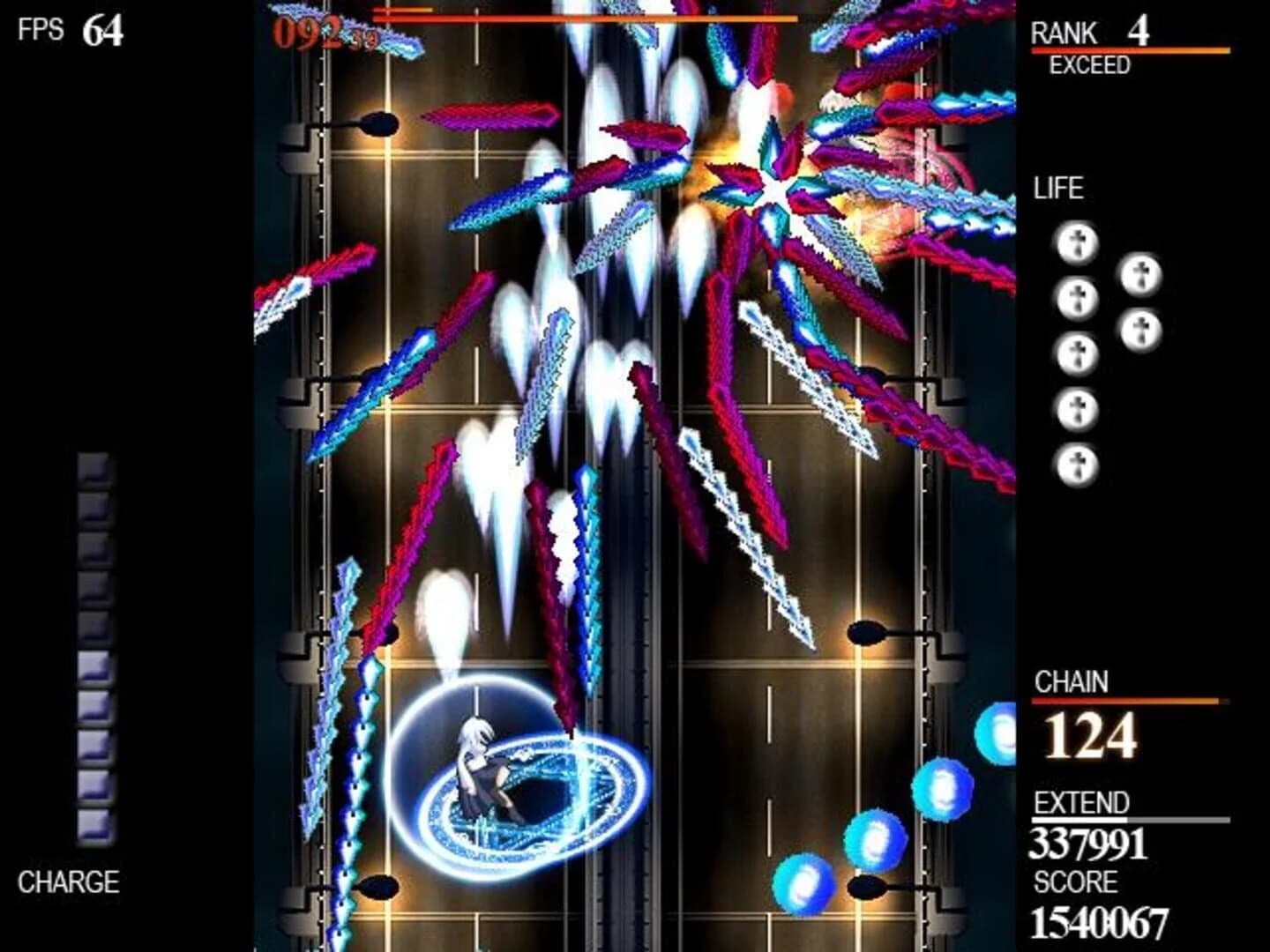The height and width of the screenshot is (952, 1270).
Task: Expand the CHAIN panel header
Action: [x=1072, y=679]
